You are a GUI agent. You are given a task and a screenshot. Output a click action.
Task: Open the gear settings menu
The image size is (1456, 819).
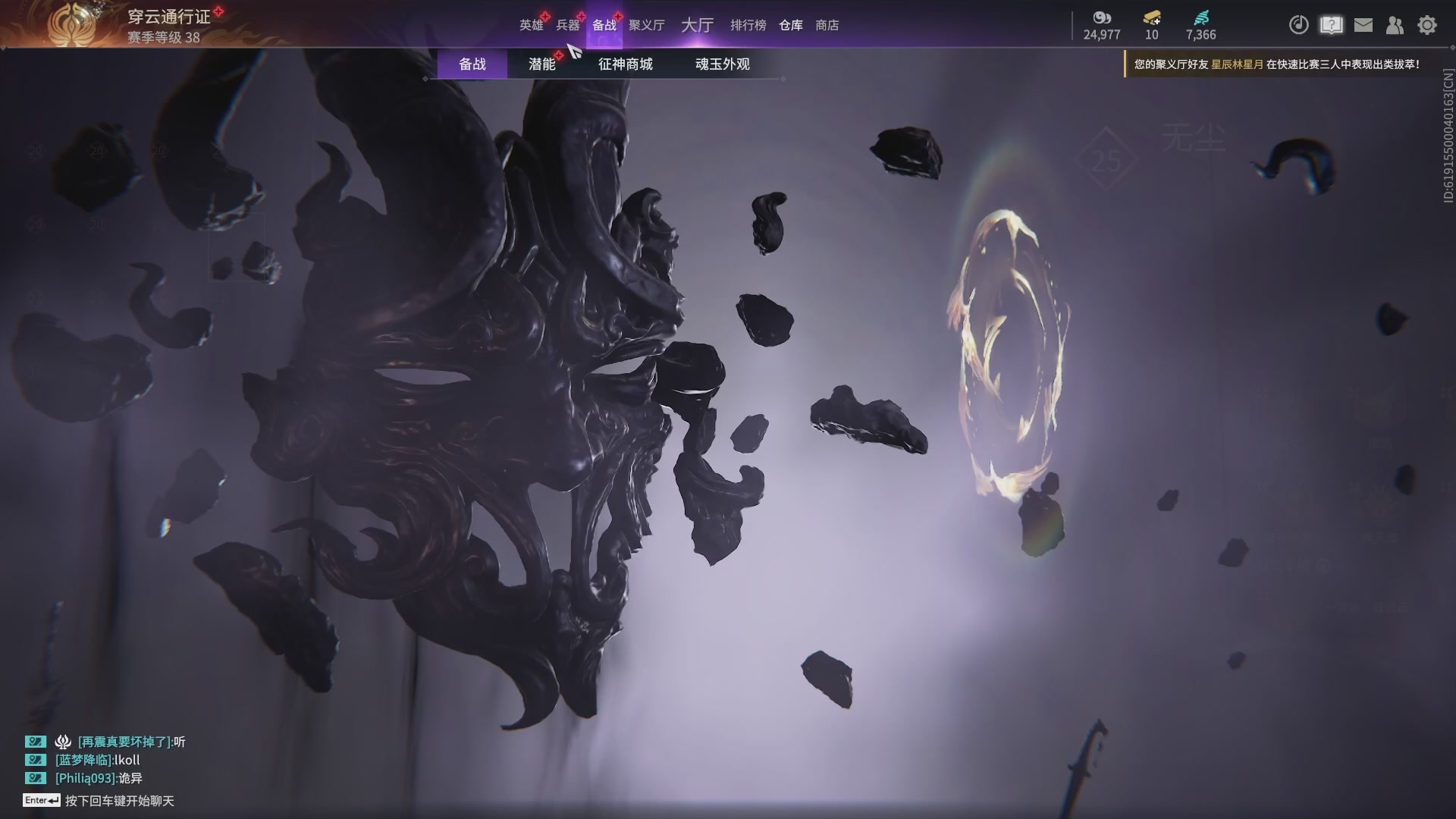[1427, 25]
